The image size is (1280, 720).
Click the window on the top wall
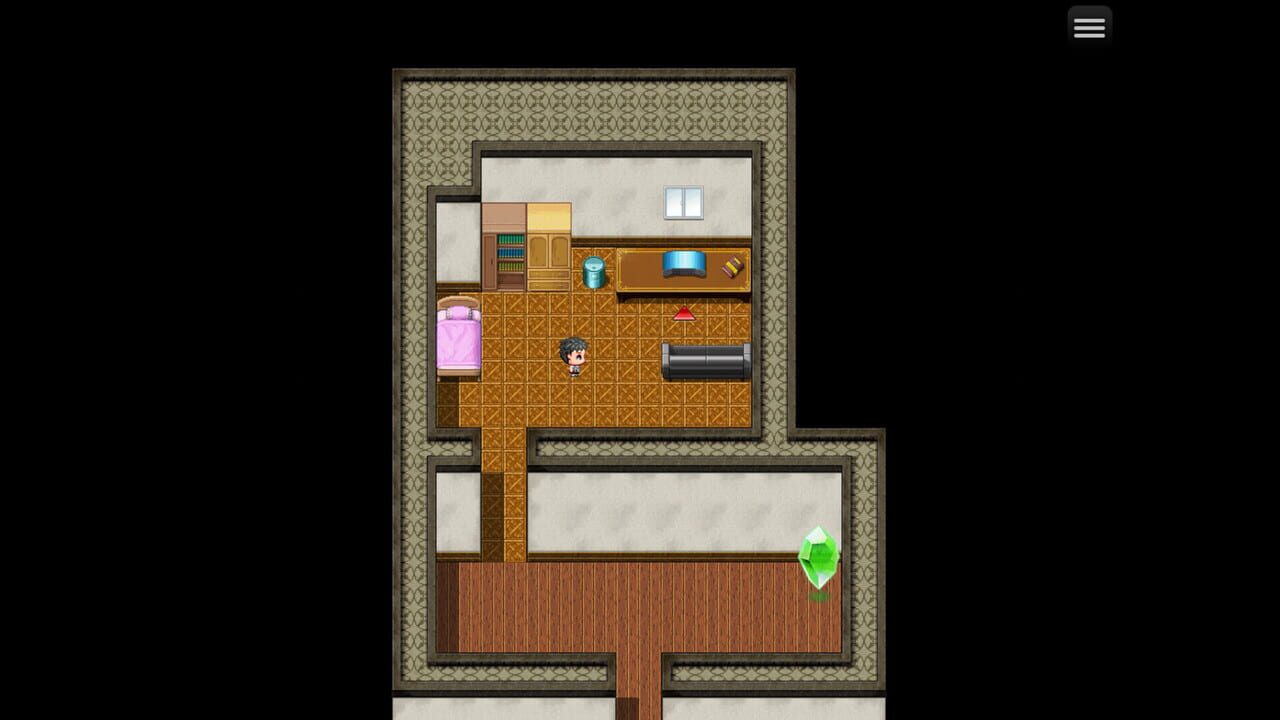[684, 201]
